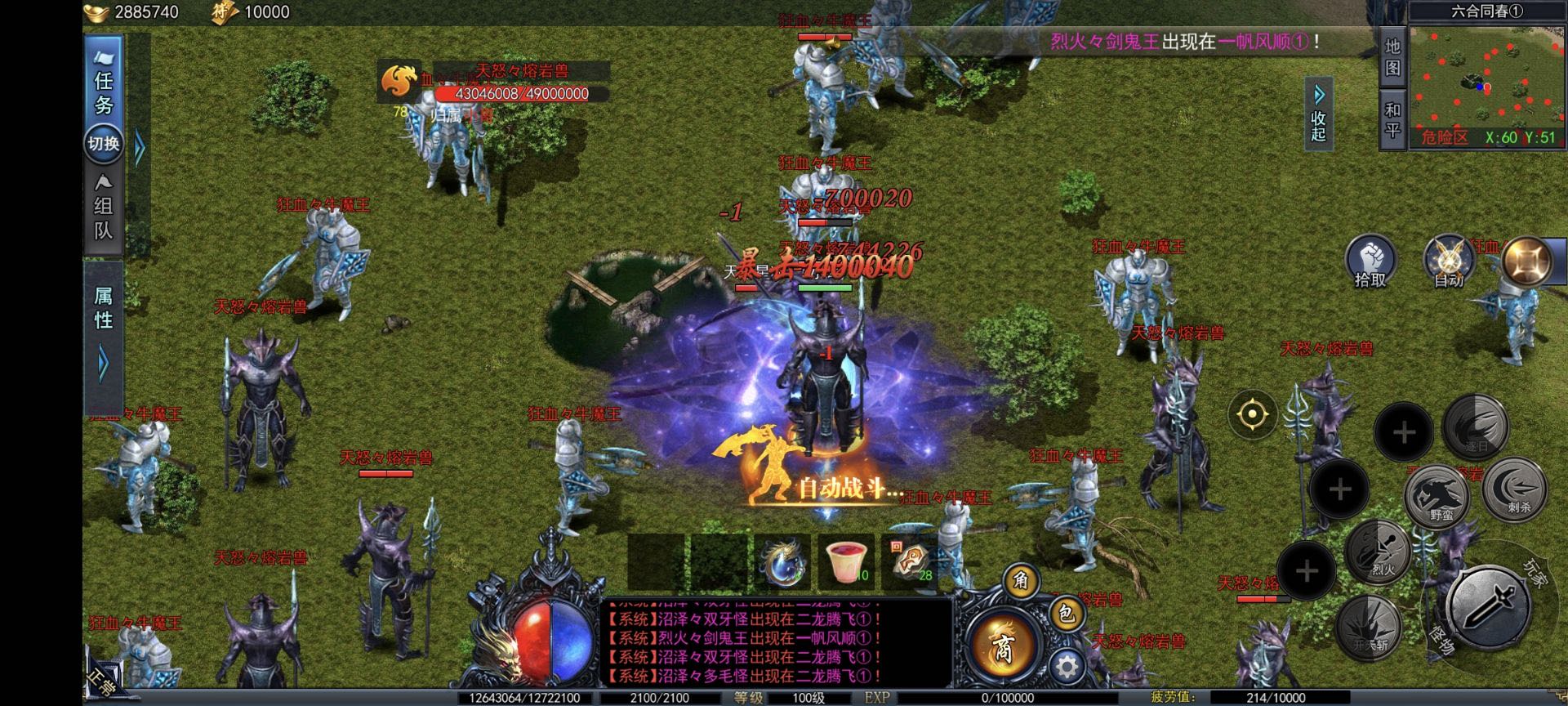Screen dimensions: 1568x706
Task: Cast the 刺杀 skill
Action: coord(1516,489)
